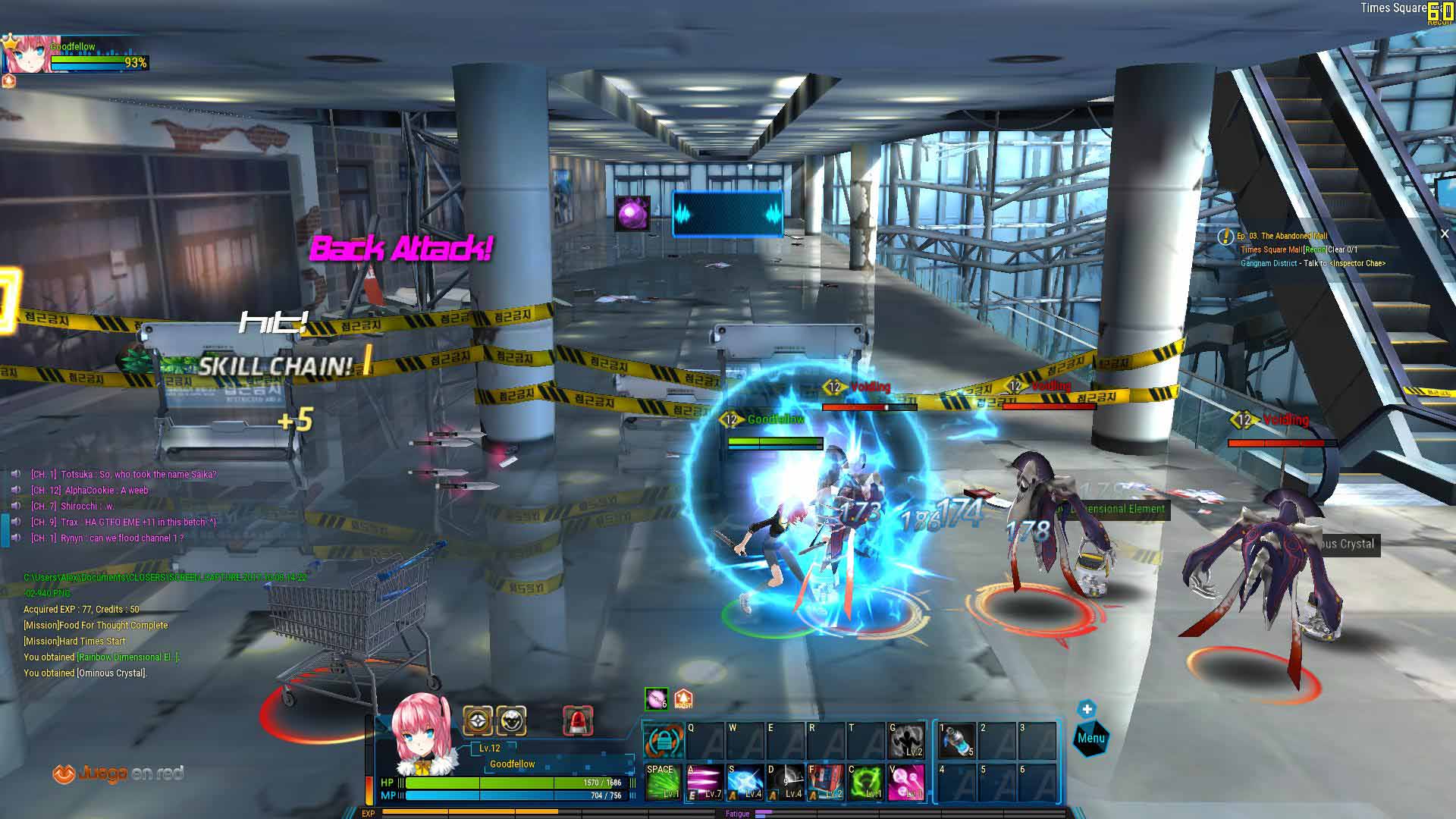Use the grey silhouette skill on G
This screenshot has width=1456, height=819.
(x=906, y=740)
